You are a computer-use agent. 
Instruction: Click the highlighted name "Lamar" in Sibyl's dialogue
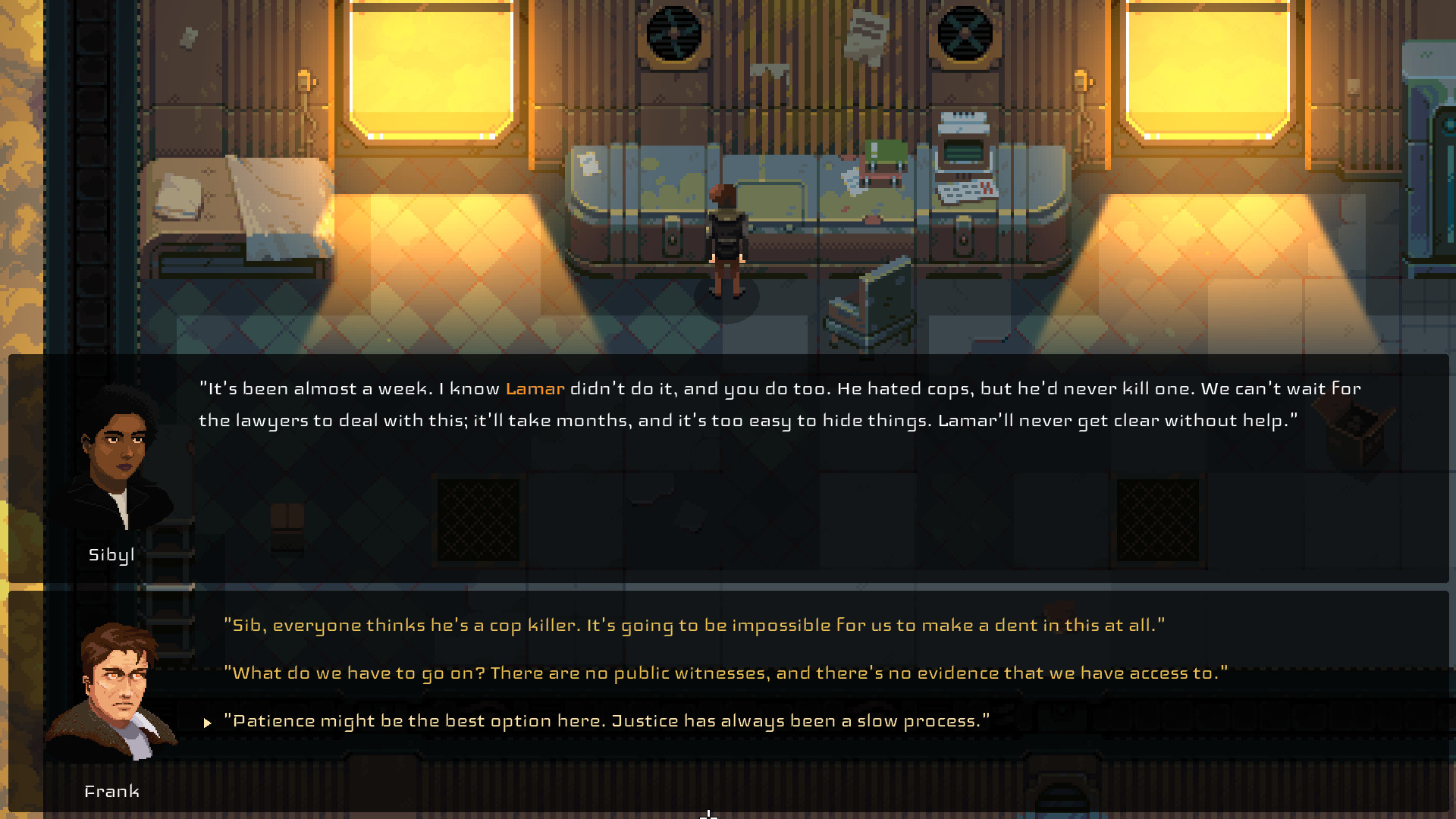point(535,388)
